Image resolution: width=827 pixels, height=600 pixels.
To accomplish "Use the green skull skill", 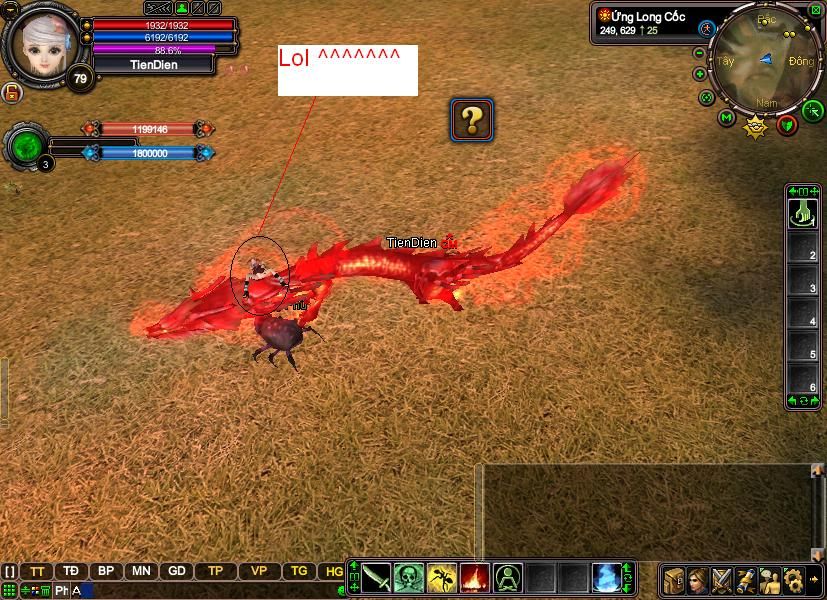I will pos(408,577).
